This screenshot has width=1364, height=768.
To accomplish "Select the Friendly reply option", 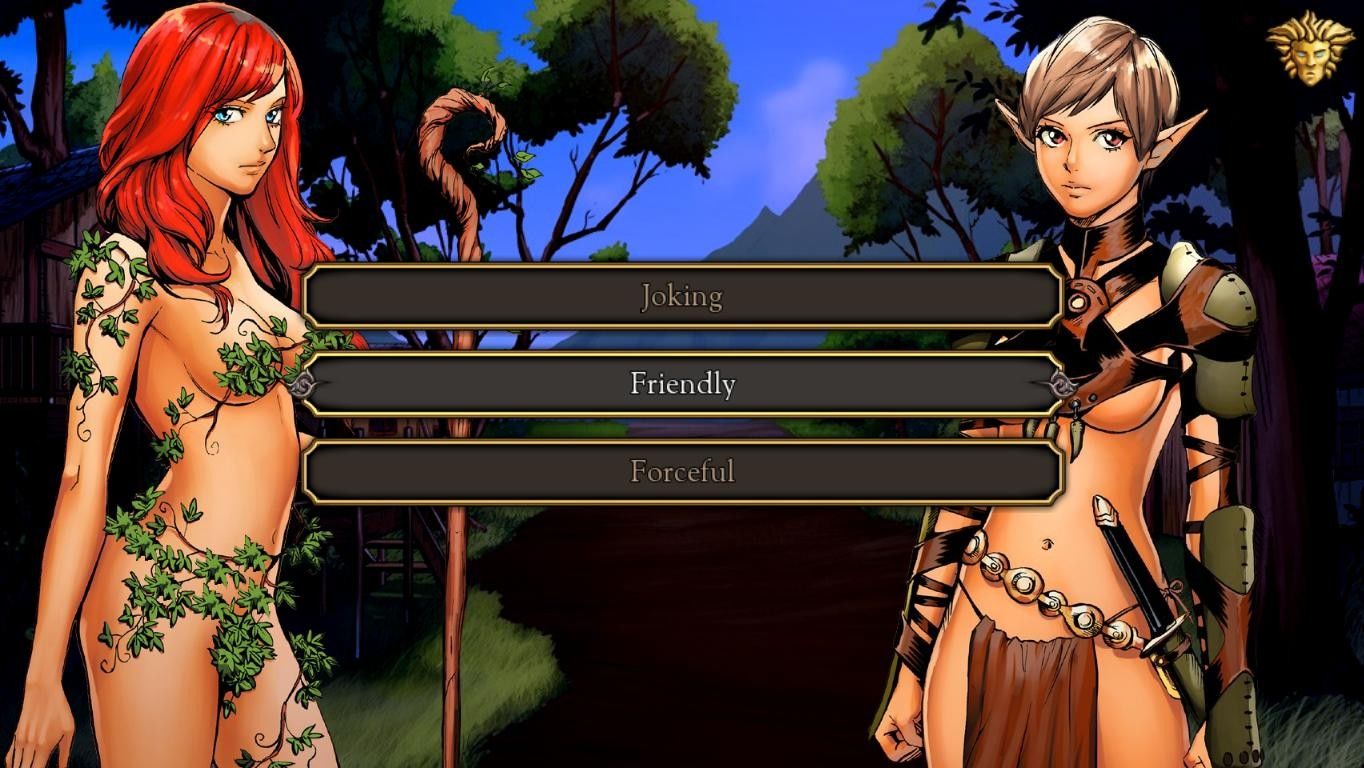I will [682, 384].
